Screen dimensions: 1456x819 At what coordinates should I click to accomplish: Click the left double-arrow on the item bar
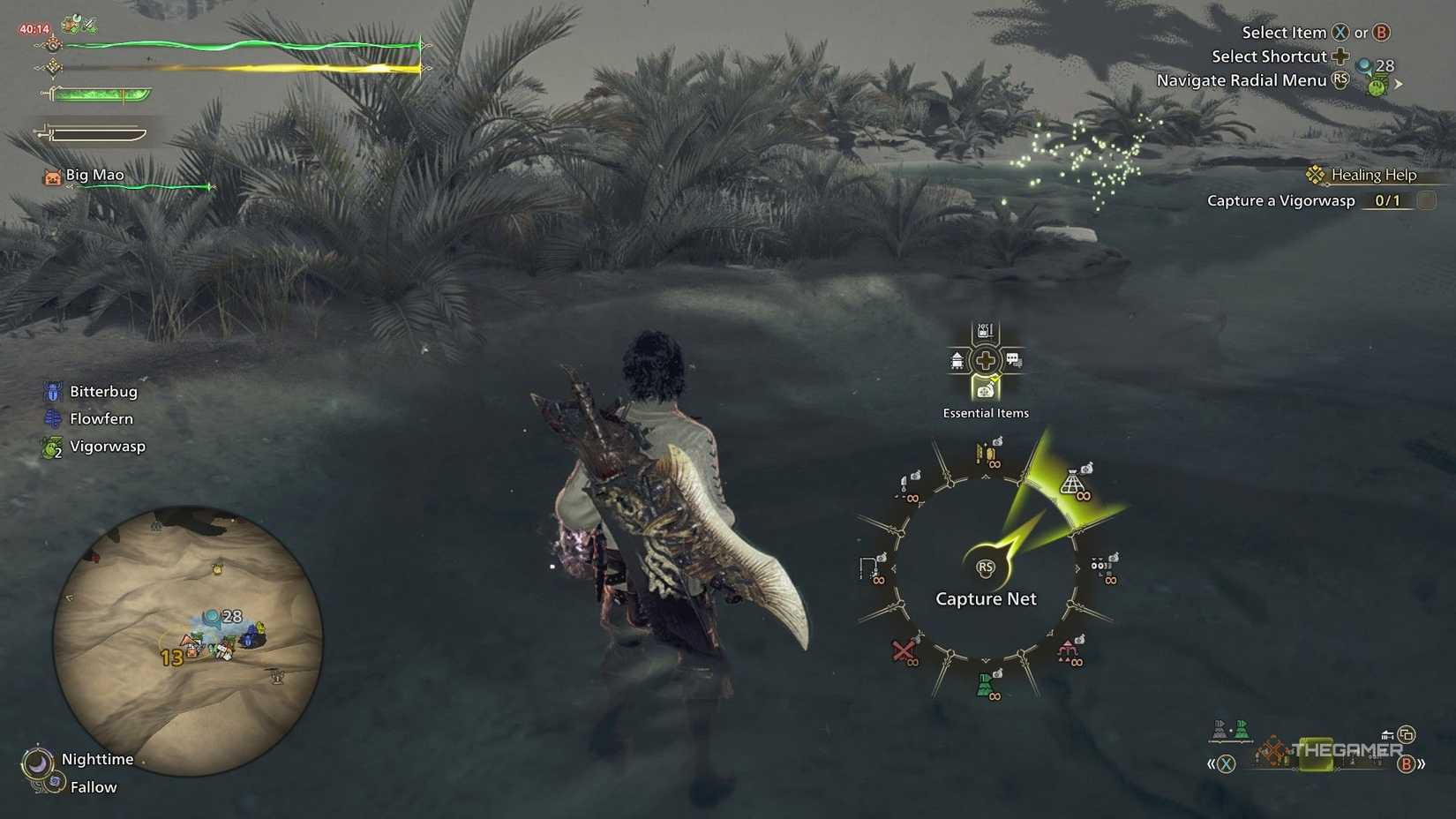[x=1212, y=763]
